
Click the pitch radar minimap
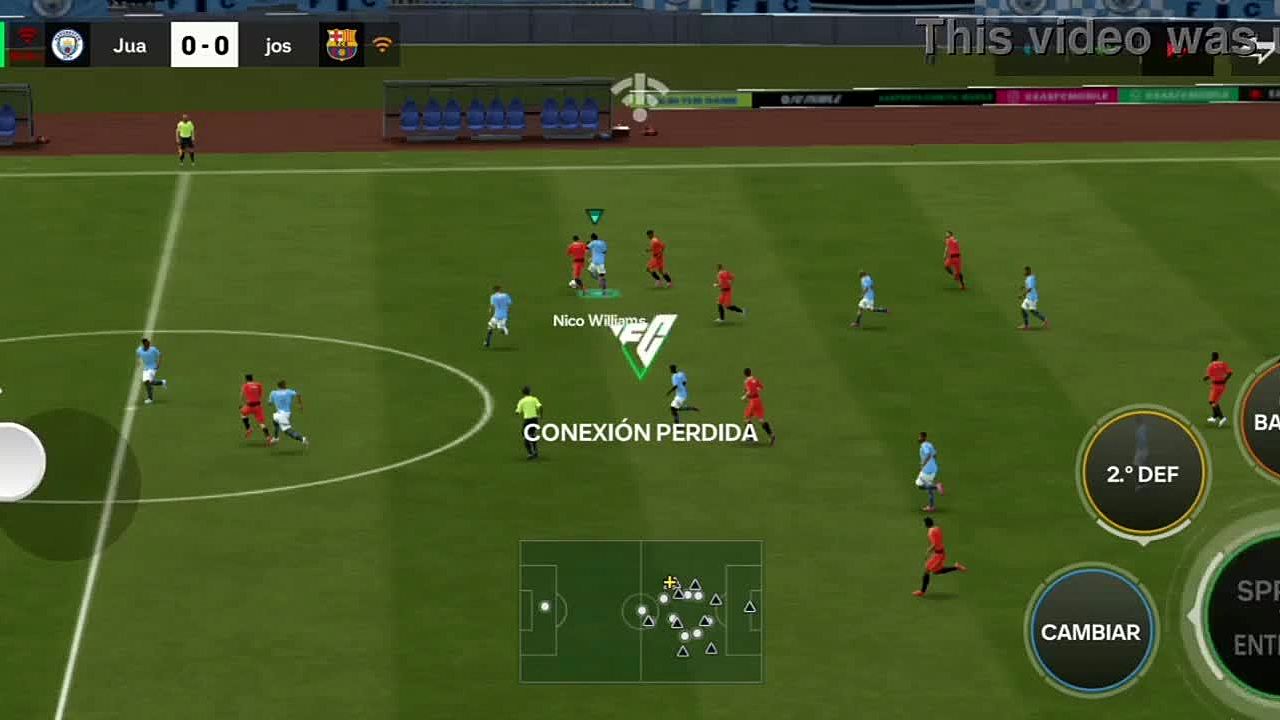[640, 611]
